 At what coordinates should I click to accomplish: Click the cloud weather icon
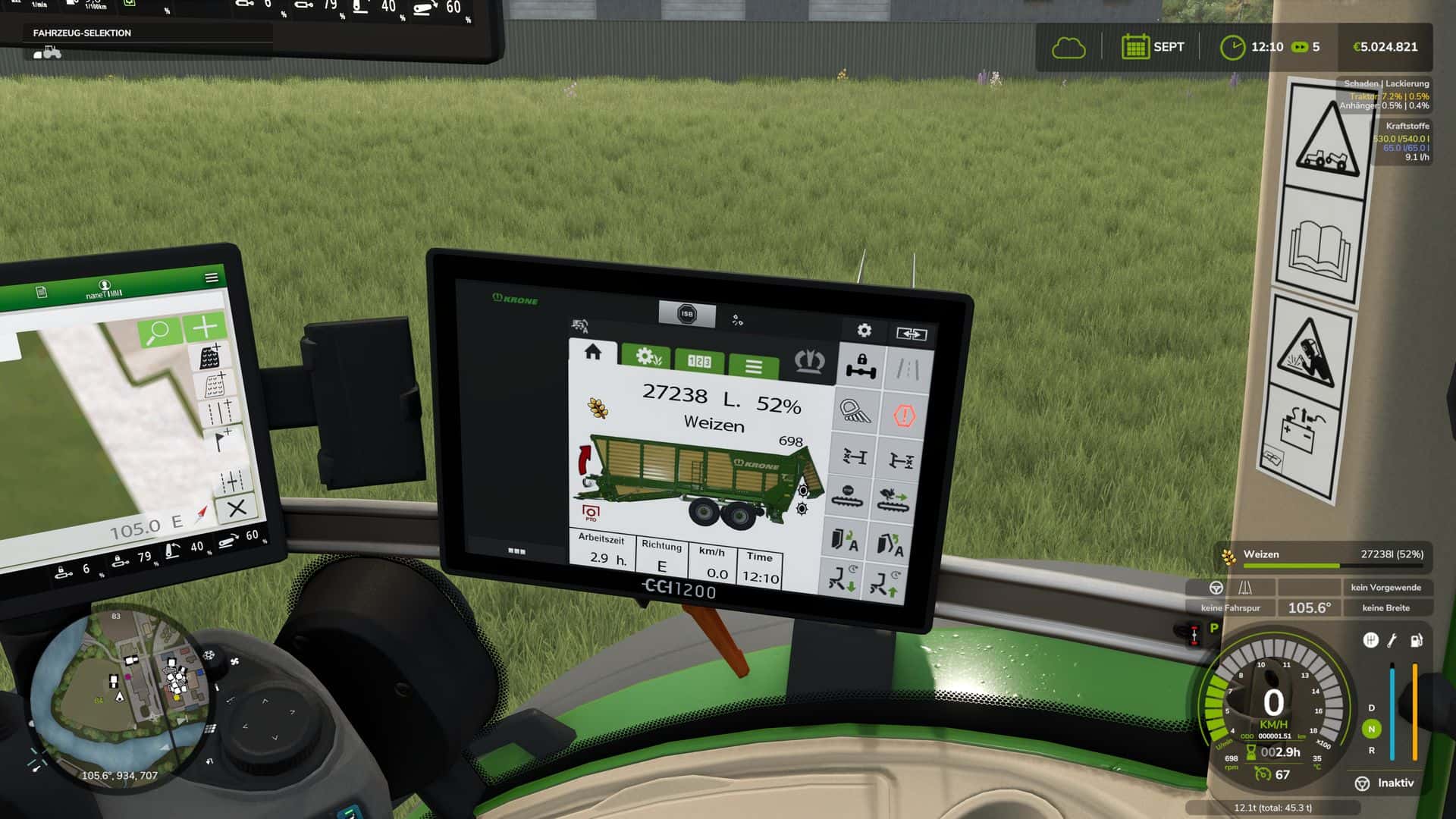click(x=1068, y=48)
